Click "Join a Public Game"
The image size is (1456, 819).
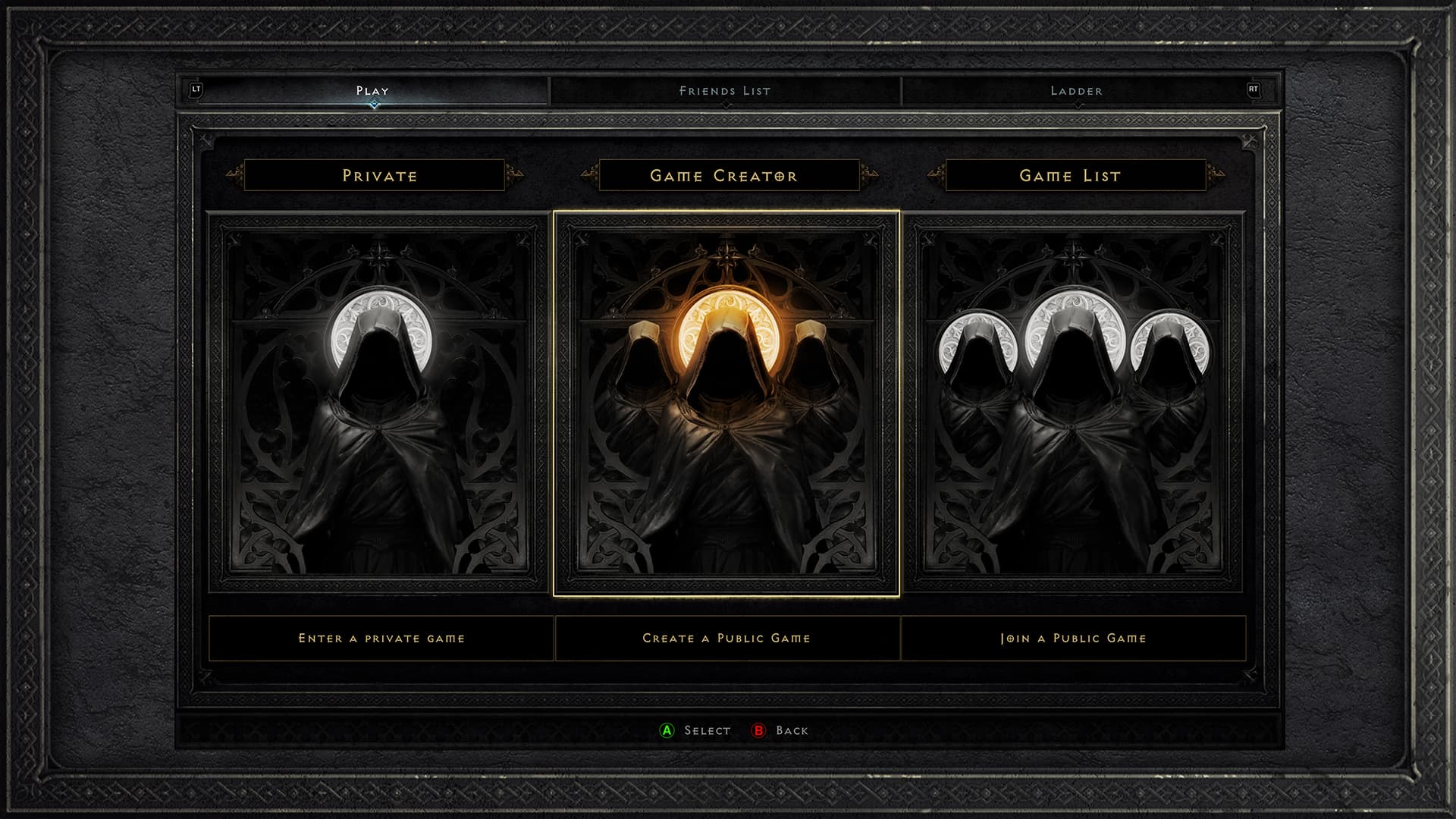(x=1074, y=639)
